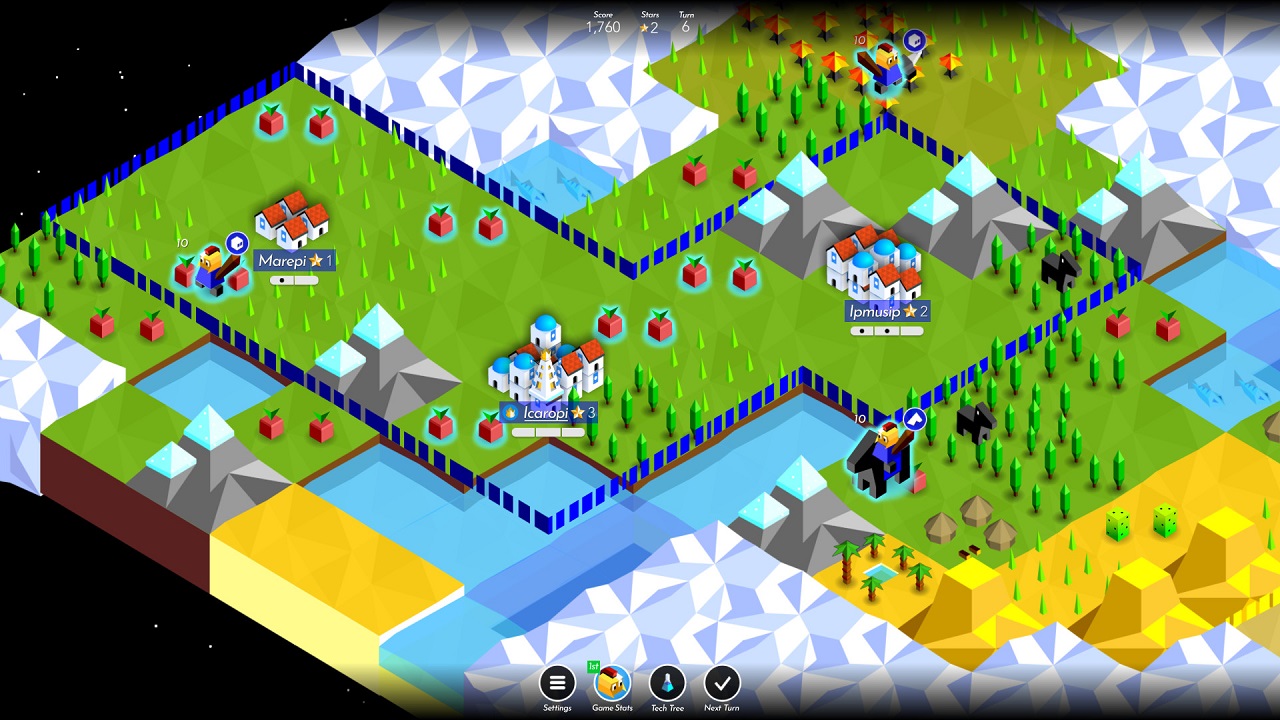Click the Tech Tree label in the bottom bar

pyautogui.click(x=667, y=705)
